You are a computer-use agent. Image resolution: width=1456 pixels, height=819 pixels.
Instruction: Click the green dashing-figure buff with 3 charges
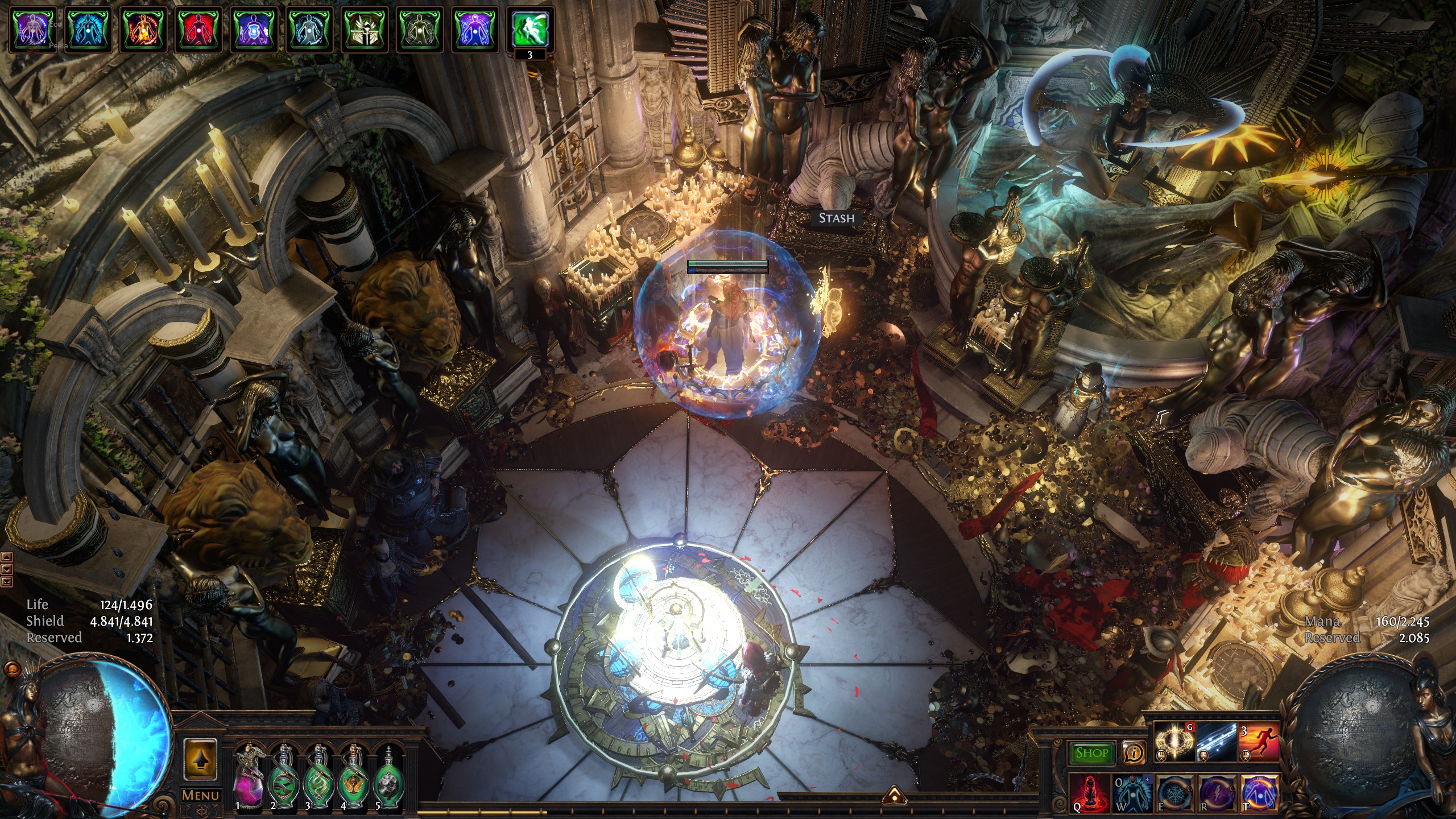[530, 30]
